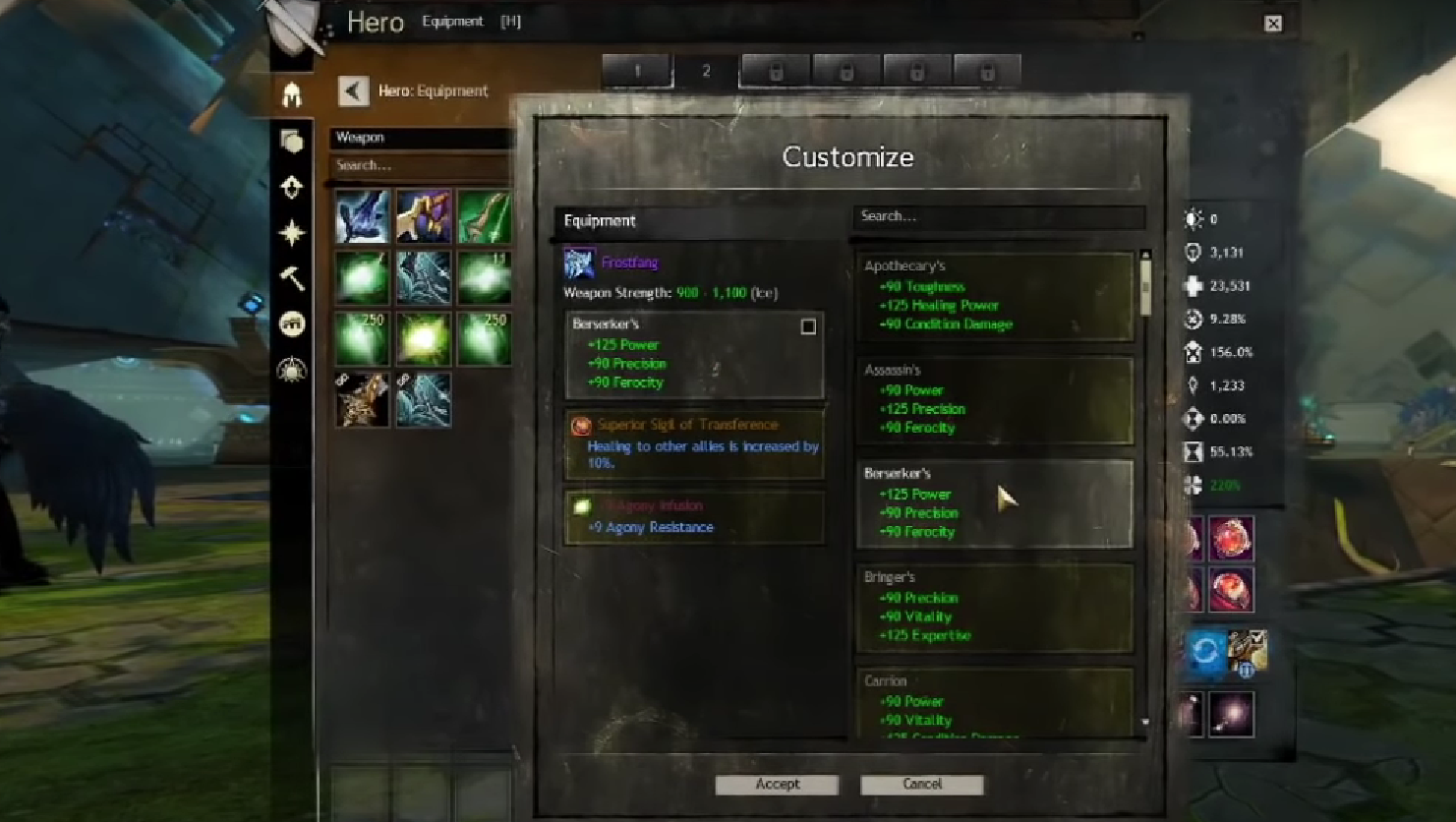Cancel the Customize dialog
Viewport: 1456px width, 822px height.
pos(921,785)
